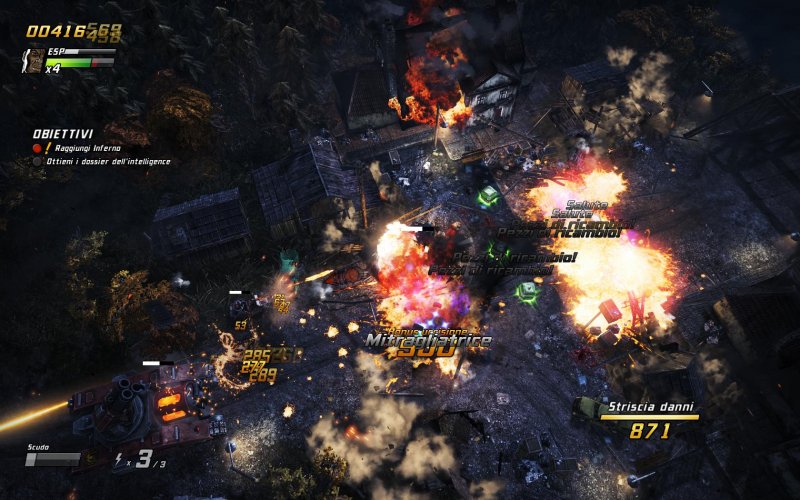Activate the lightning bolt special ability
Image resolution: width=800 pixels, height=500 pixels.
(122, 460)
